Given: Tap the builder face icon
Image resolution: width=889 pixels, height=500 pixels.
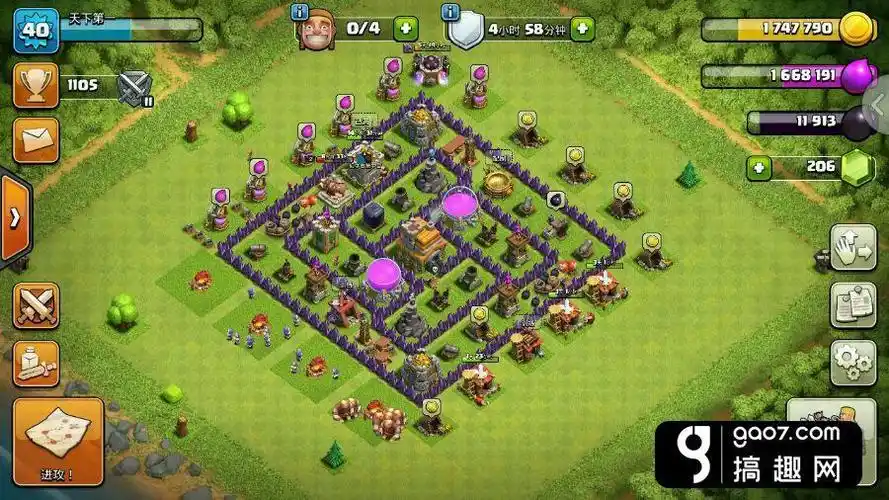Looking at the screenshot, I should coord(318,30).
